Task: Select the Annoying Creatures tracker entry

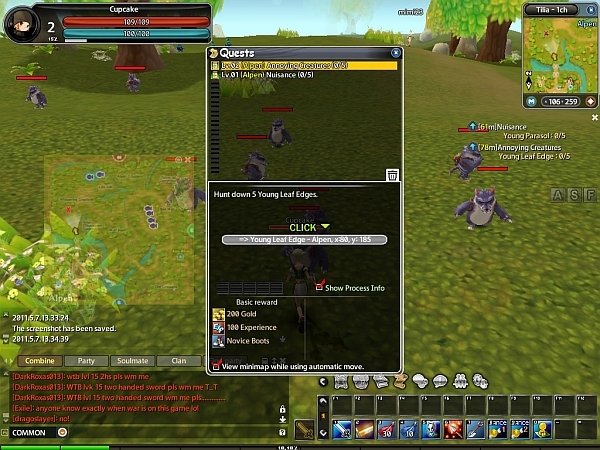Action: pyautogui.click(x=520, y=147)
